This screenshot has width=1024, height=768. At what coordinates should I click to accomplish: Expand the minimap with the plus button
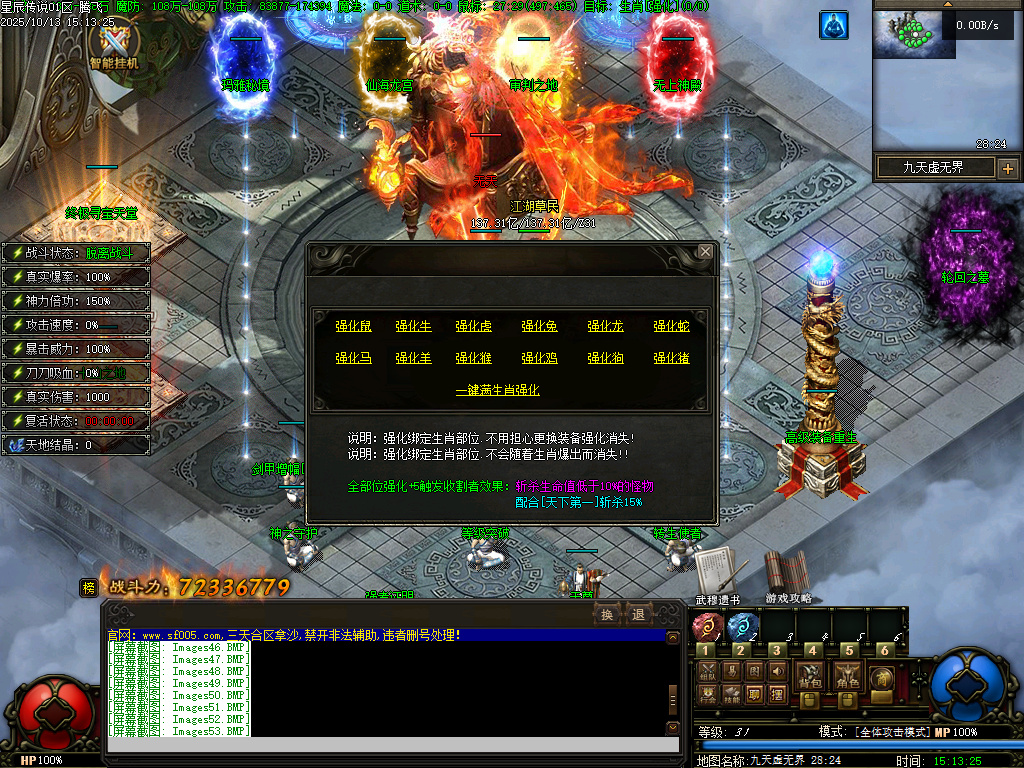pos(1007,168)
